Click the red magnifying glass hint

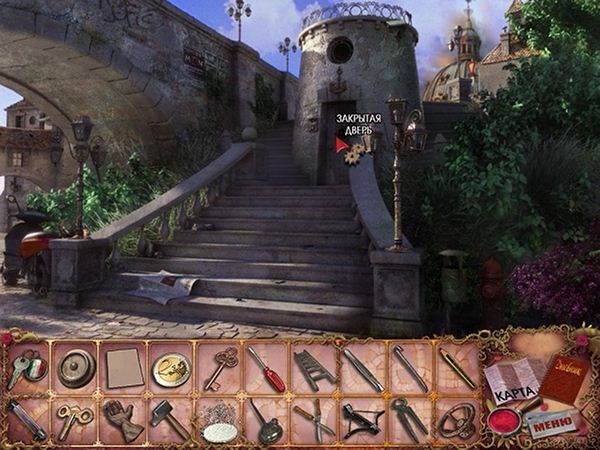503,418
